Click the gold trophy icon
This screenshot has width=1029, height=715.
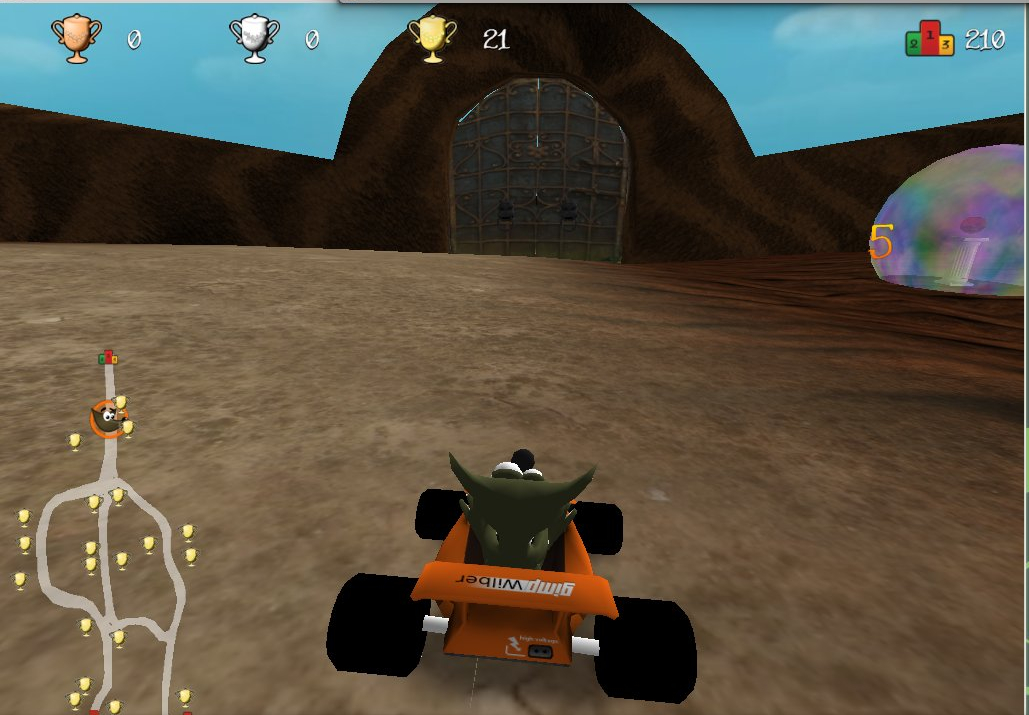coord(433,39)
